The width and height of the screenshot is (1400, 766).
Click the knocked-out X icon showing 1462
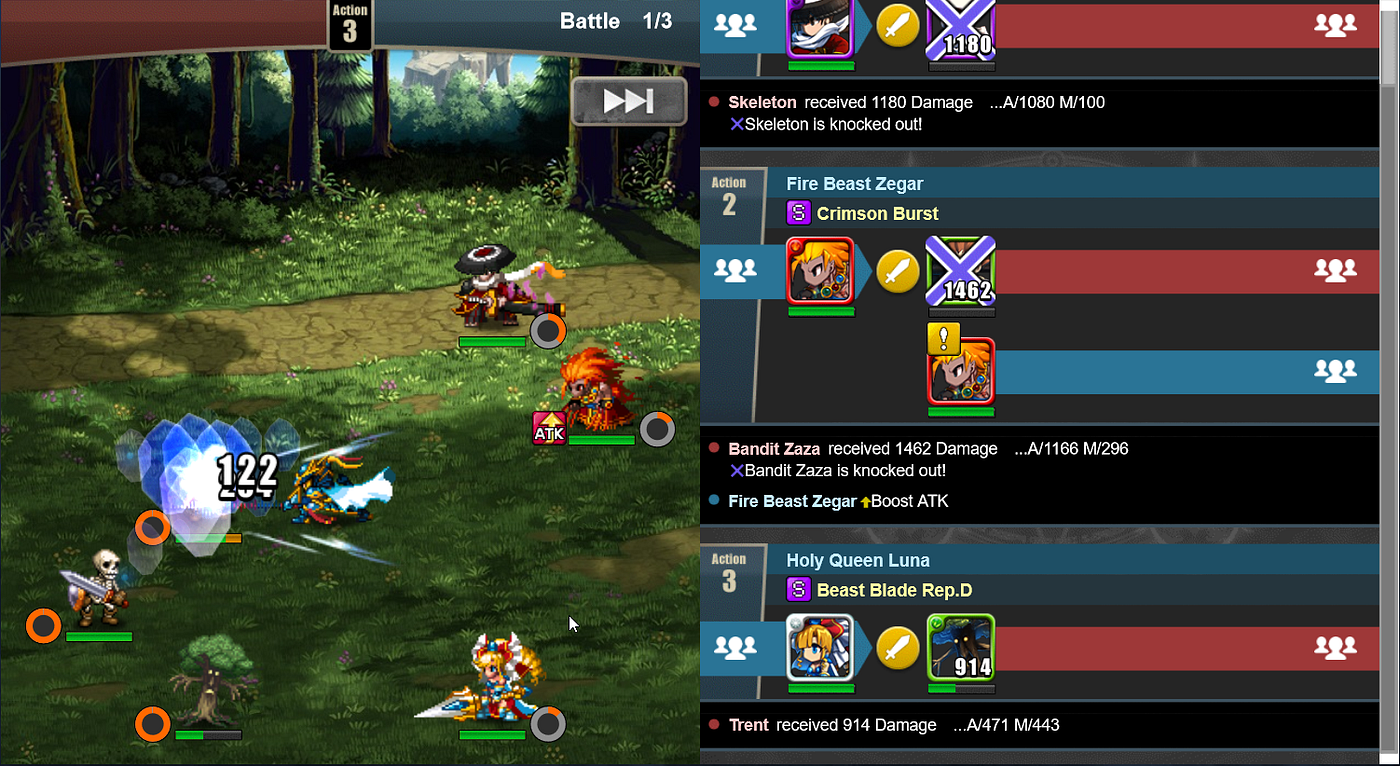pyautogui.click(x=960, y=271)
